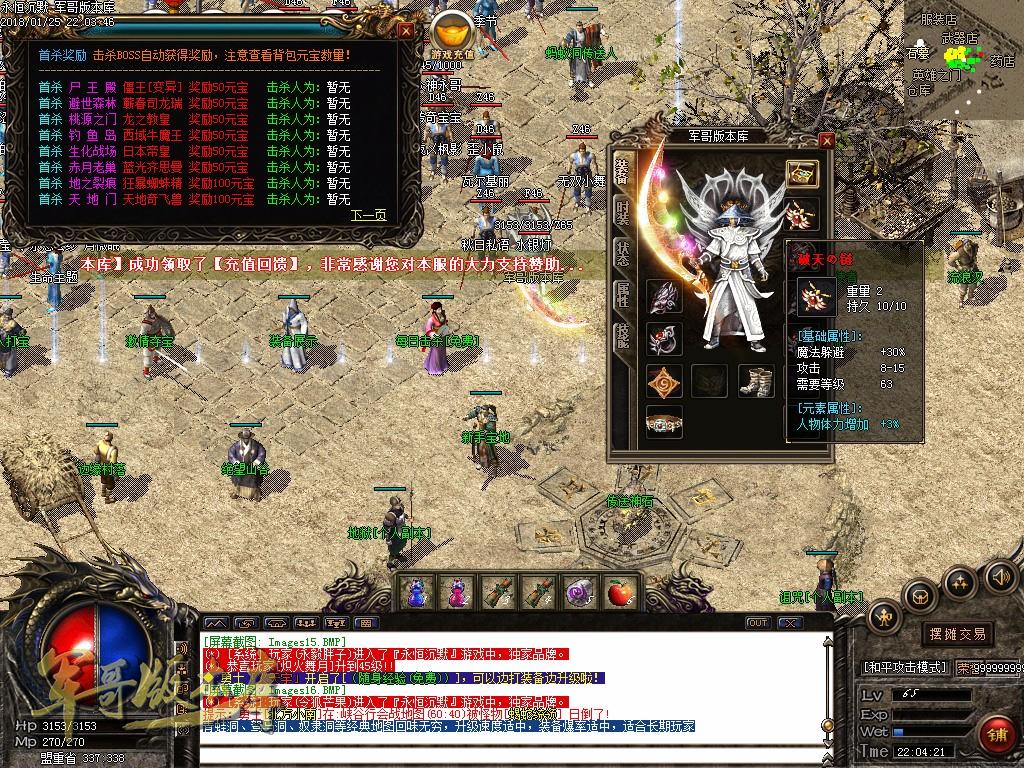Switch to the 时装 fashion tab
The image size is (1024, 768).
point(622,212)
